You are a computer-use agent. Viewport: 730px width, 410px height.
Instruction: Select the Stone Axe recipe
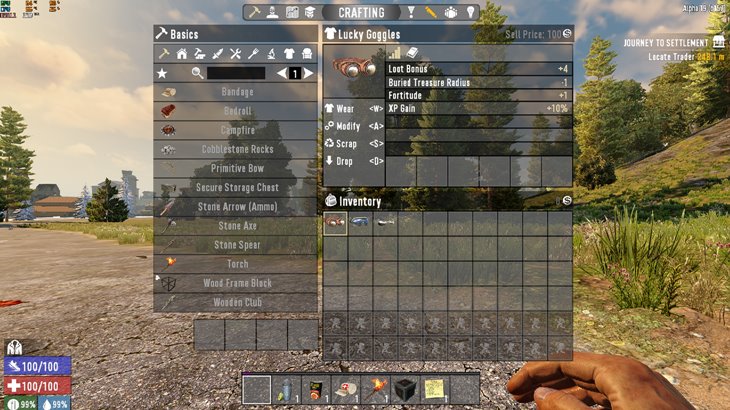click(237, 226)
